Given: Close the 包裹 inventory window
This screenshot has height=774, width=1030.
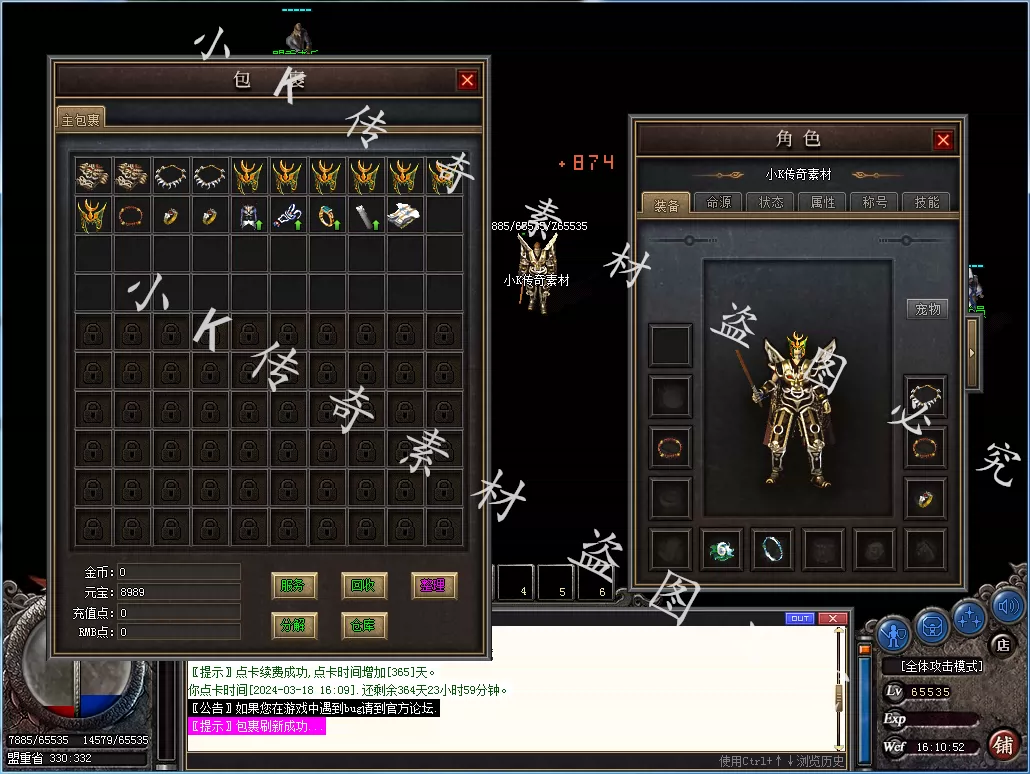Looking at the screenshot, I should click(x=467, y=81).
